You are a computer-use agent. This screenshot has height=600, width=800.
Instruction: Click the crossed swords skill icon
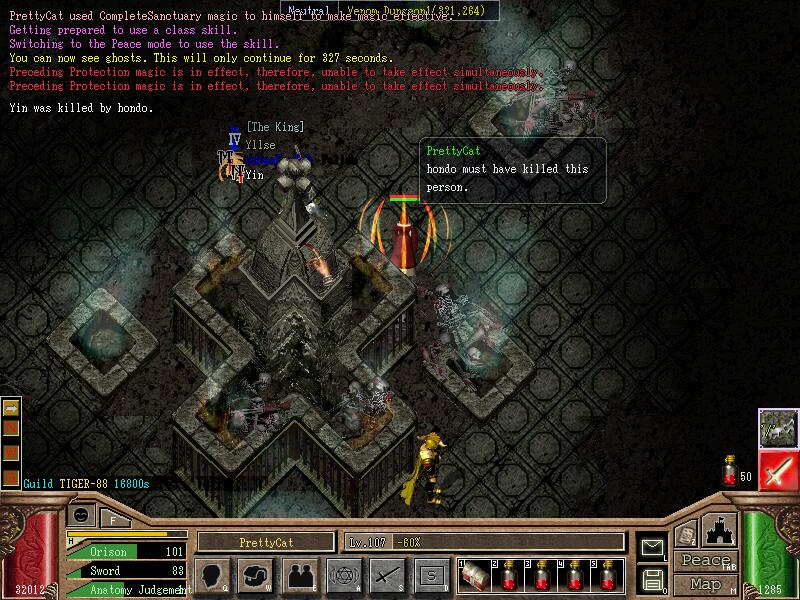point(387,575)
